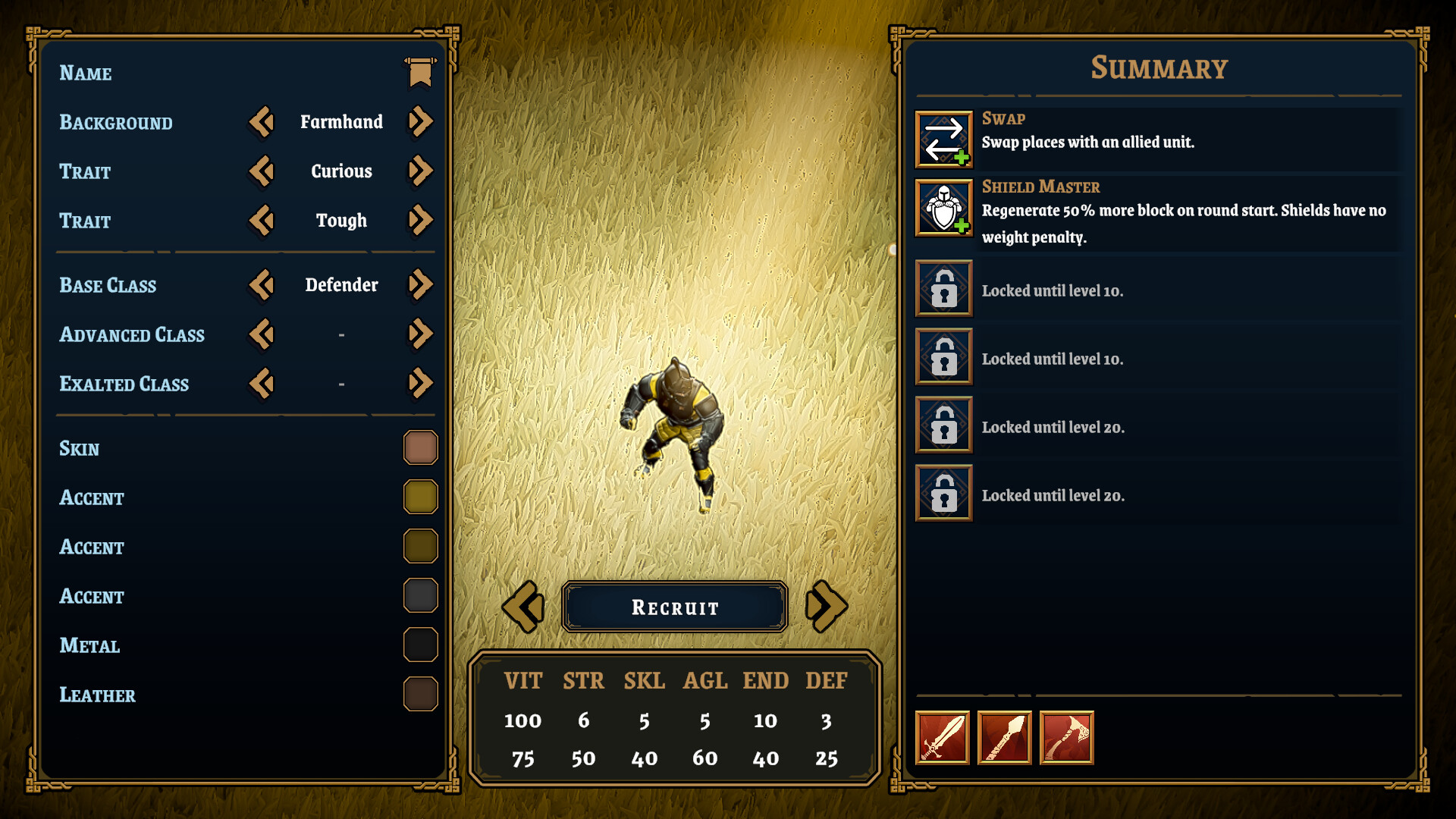
Task: Show the next recruit with right arrow
Action: click(x=827, y=606)
